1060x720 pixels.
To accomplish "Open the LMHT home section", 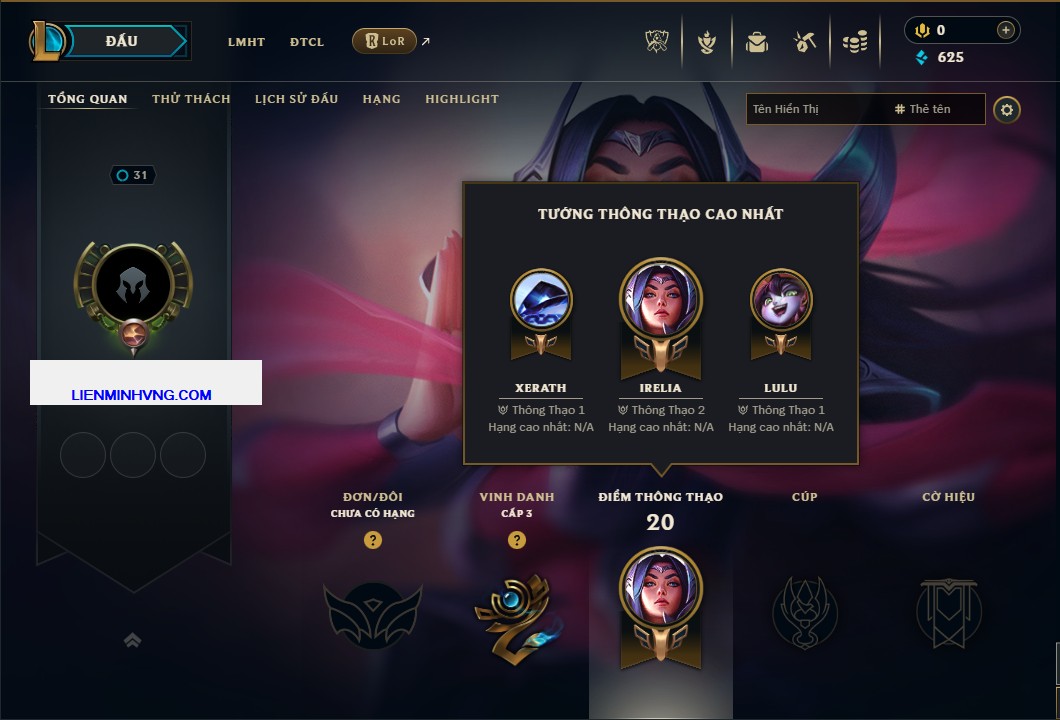I will [246, 42].
